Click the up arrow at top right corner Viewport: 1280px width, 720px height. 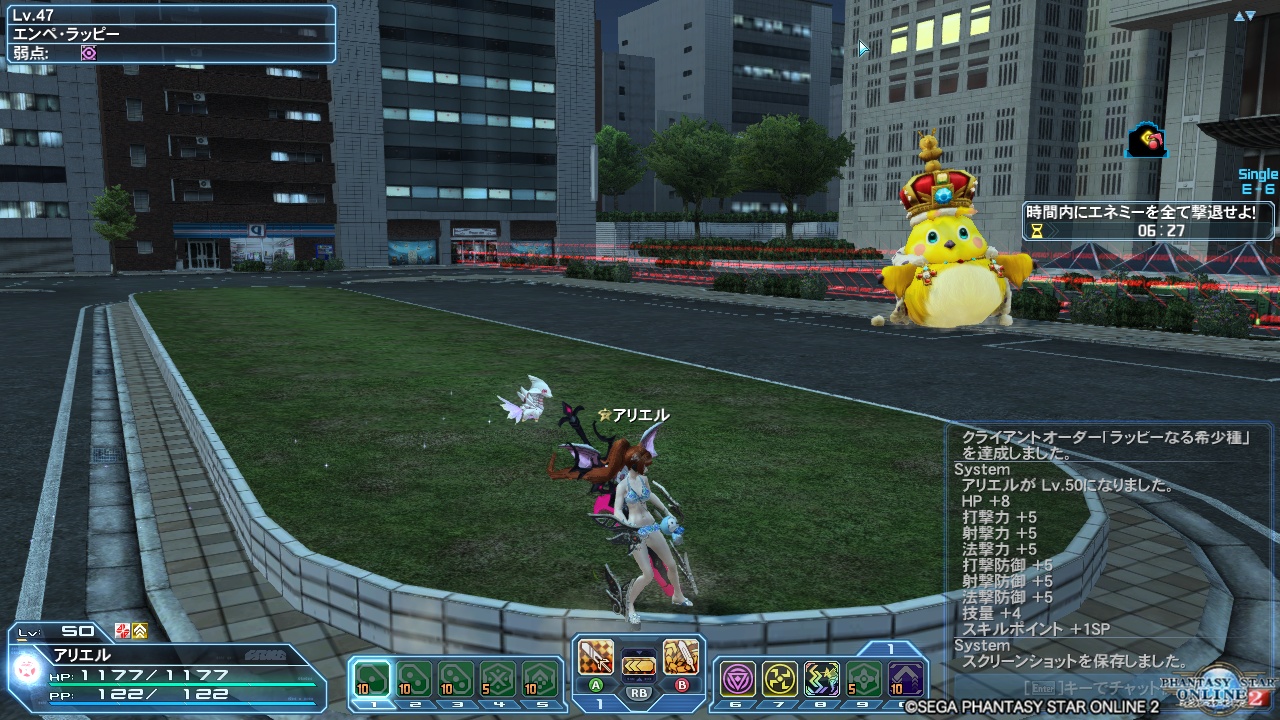pos(1239,15)
